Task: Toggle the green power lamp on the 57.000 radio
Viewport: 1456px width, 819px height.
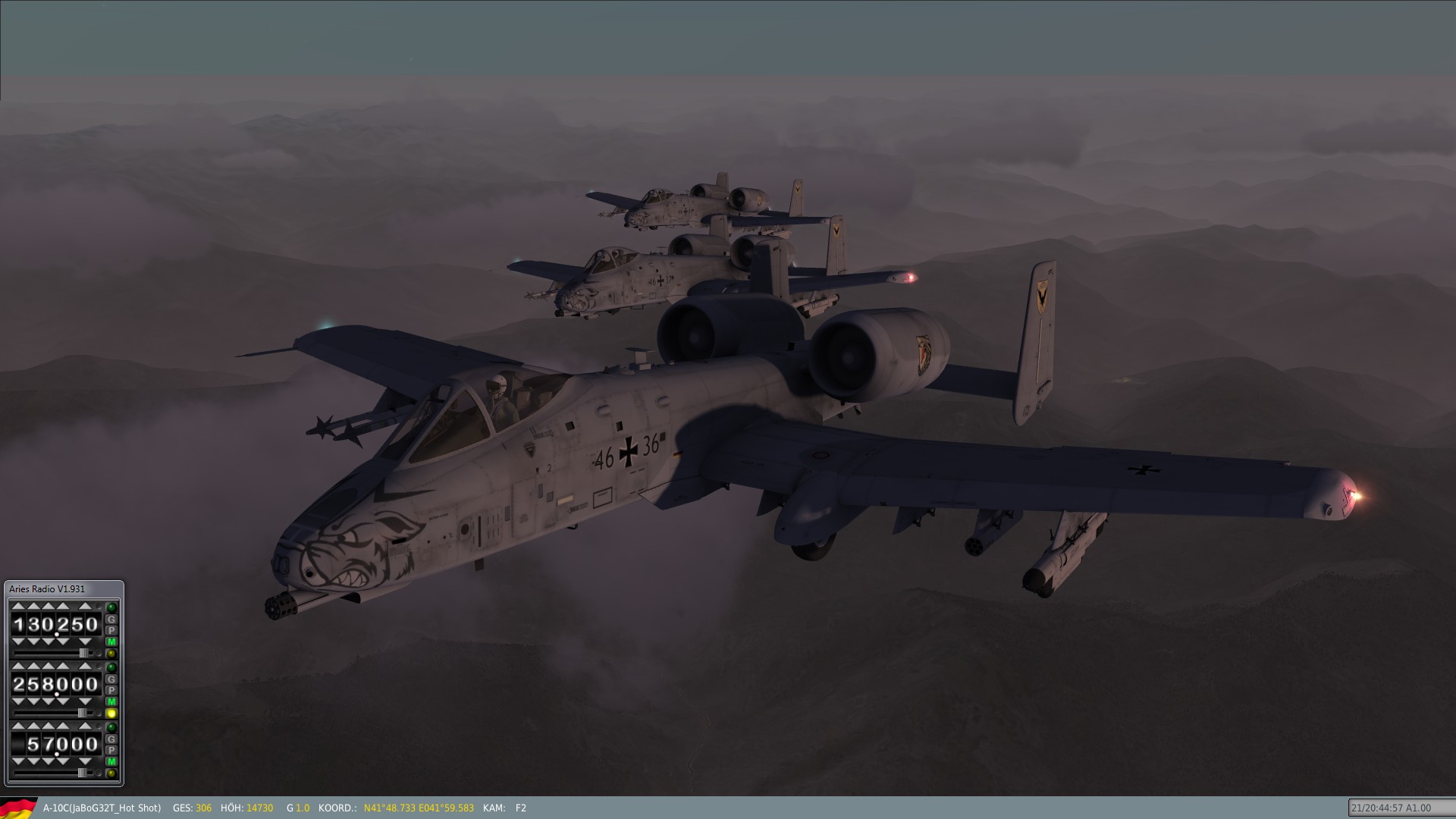Action: coord(111,727)
